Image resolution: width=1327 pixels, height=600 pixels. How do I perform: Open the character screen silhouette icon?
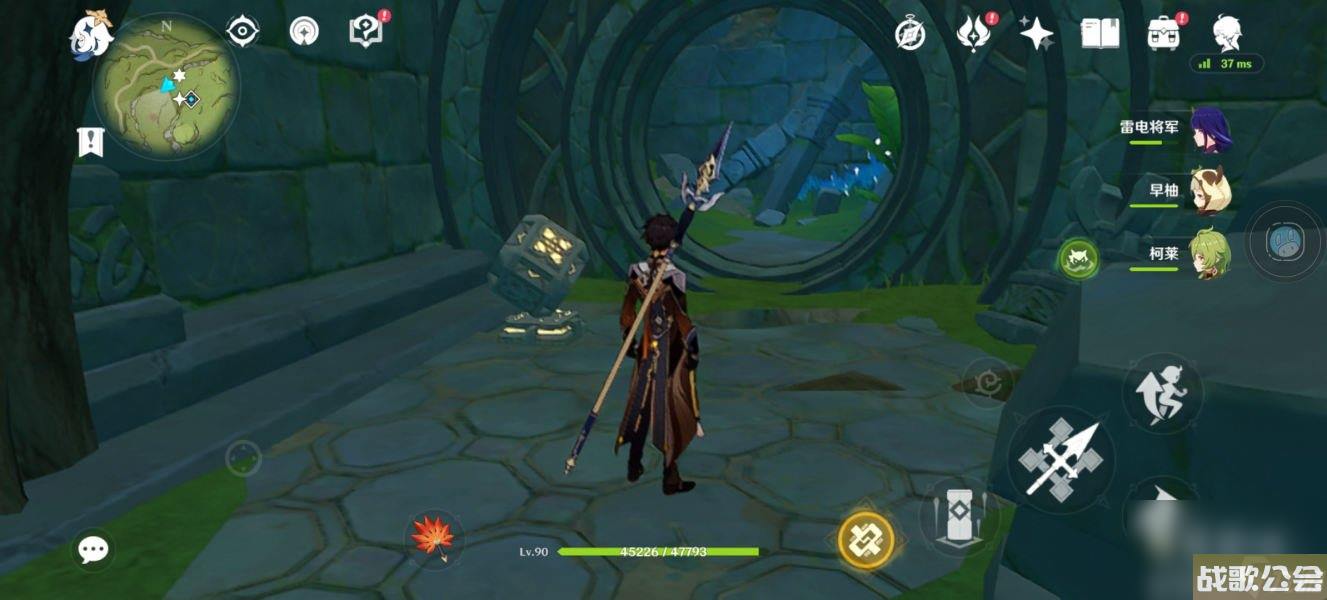(x=1227, y=33)
